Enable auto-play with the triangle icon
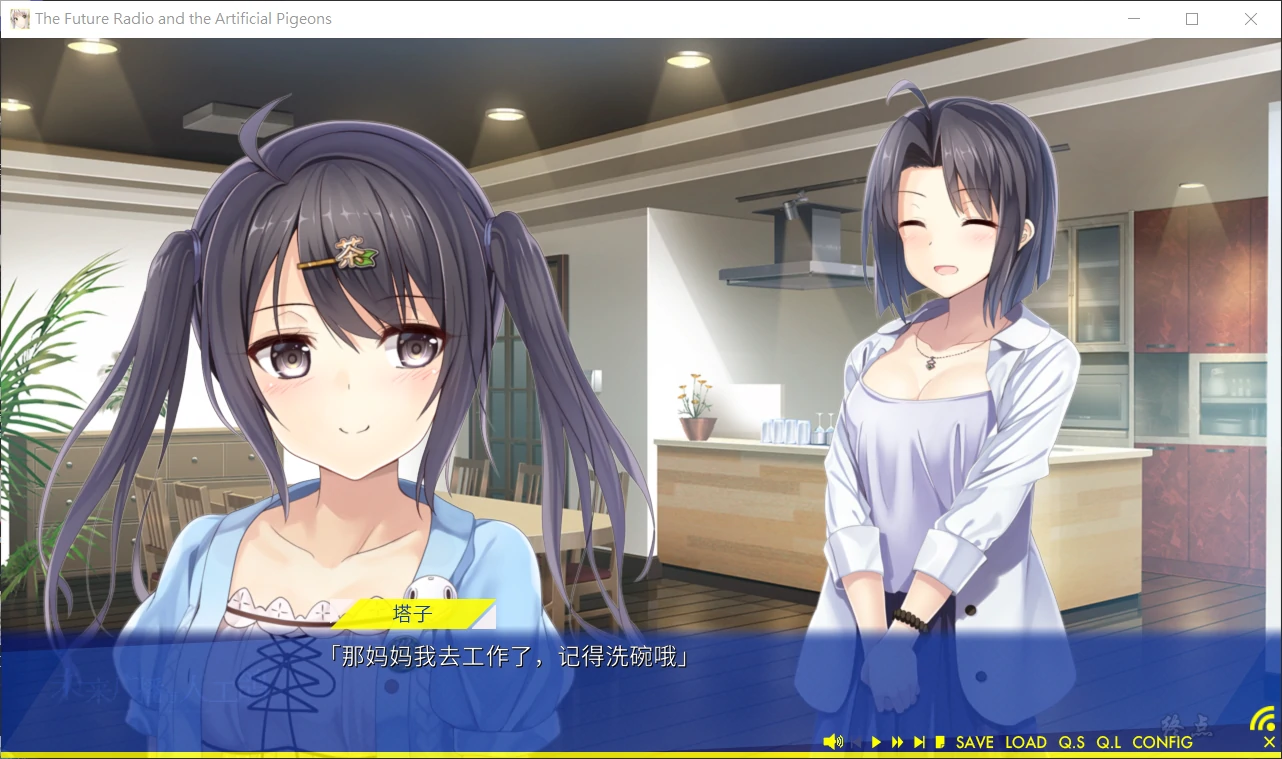 876,741
